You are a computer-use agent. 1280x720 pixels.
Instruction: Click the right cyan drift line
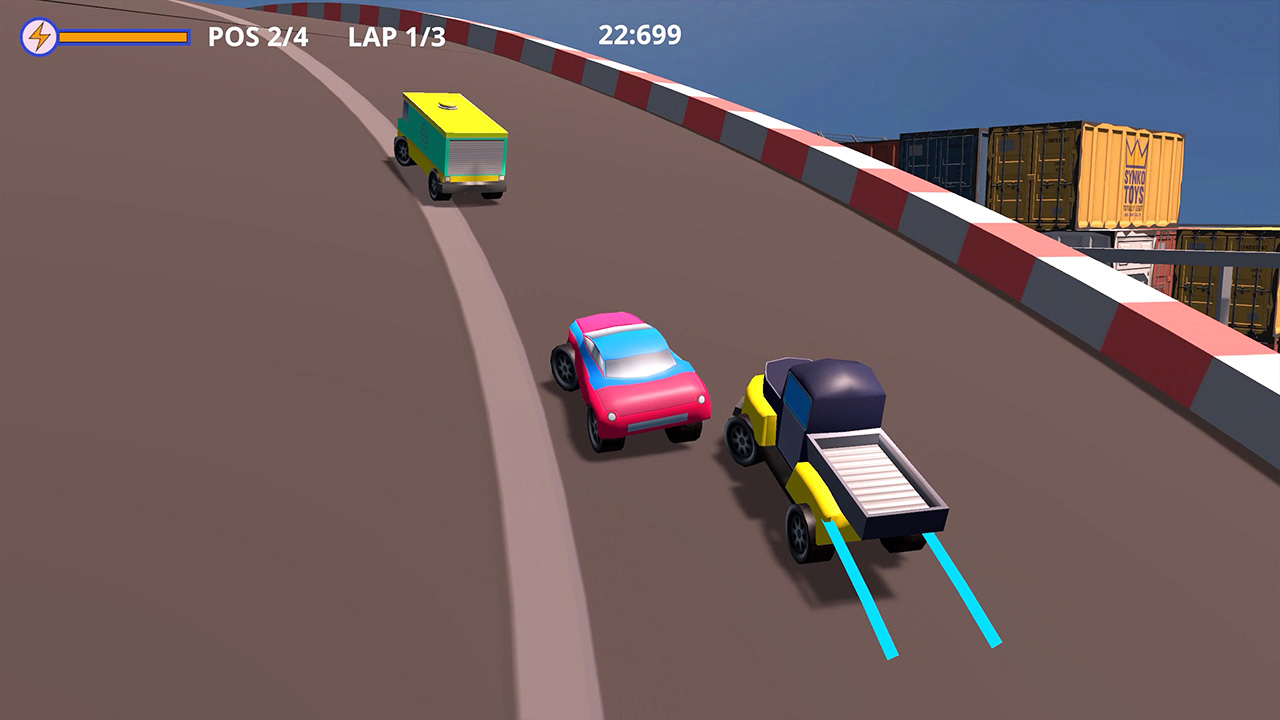point(965,590)
